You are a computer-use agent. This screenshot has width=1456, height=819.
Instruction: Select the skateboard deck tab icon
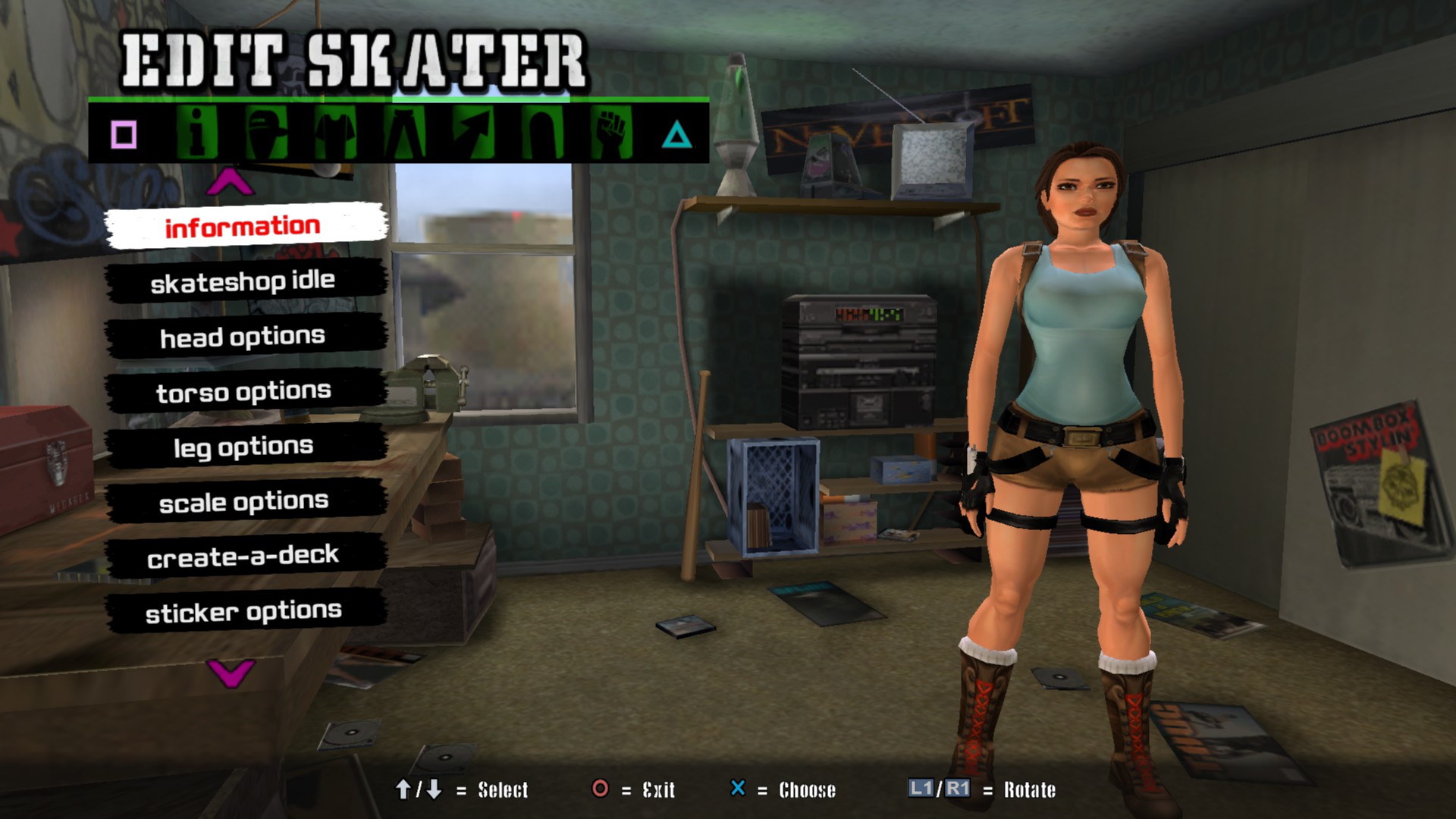[543, 133]
